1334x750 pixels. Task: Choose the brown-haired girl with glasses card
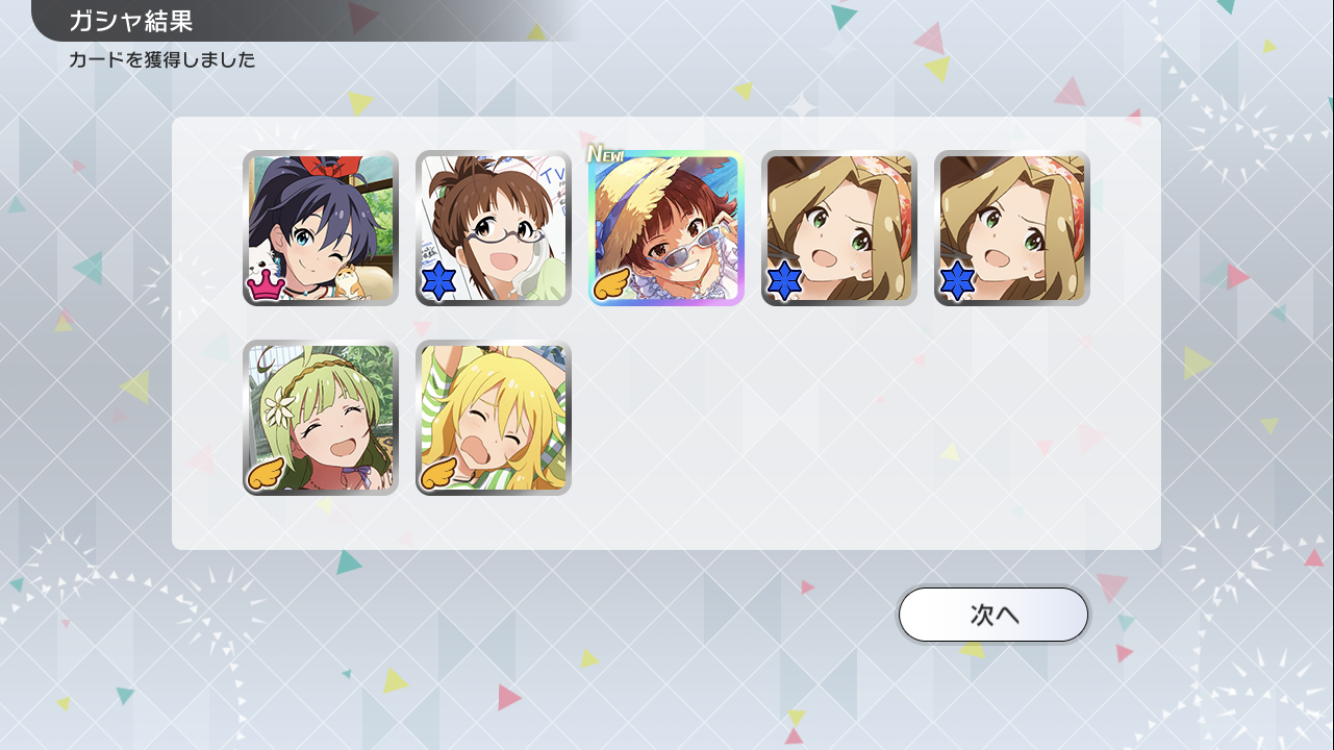tap(493, 228)
